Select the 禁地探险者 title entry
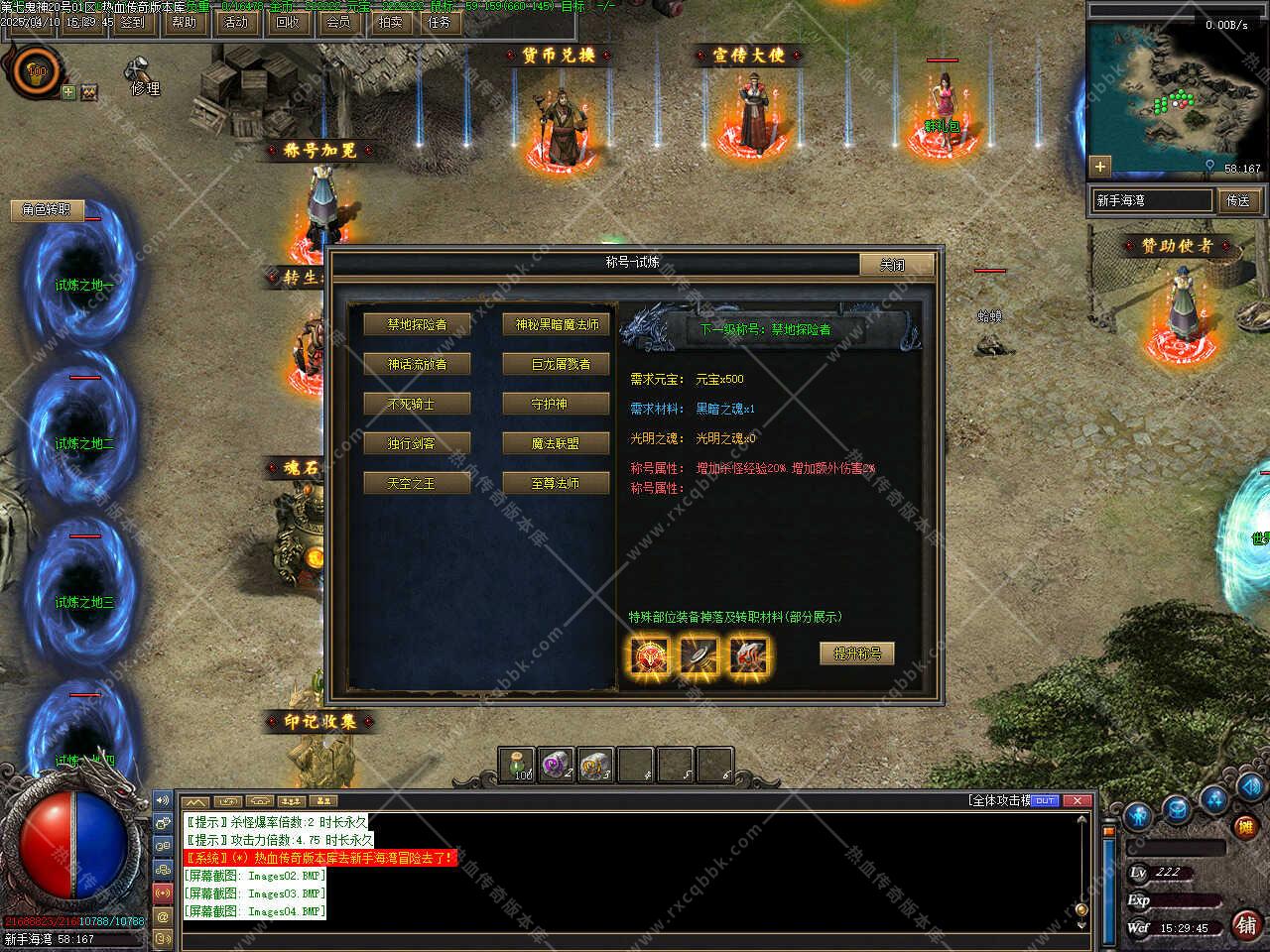 (x=417, y=324)
